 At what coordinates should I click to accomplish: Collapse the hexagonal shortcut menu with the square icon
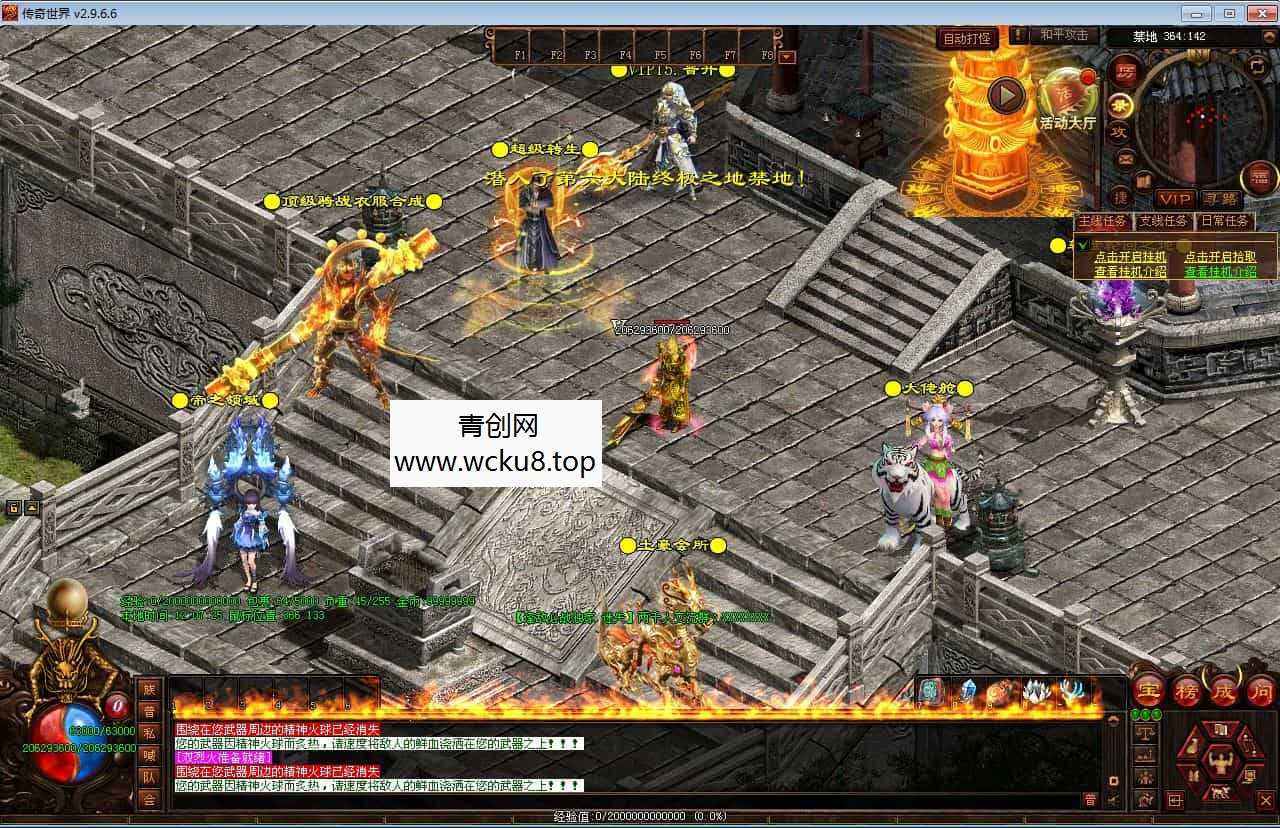[x=1176, y=799]
